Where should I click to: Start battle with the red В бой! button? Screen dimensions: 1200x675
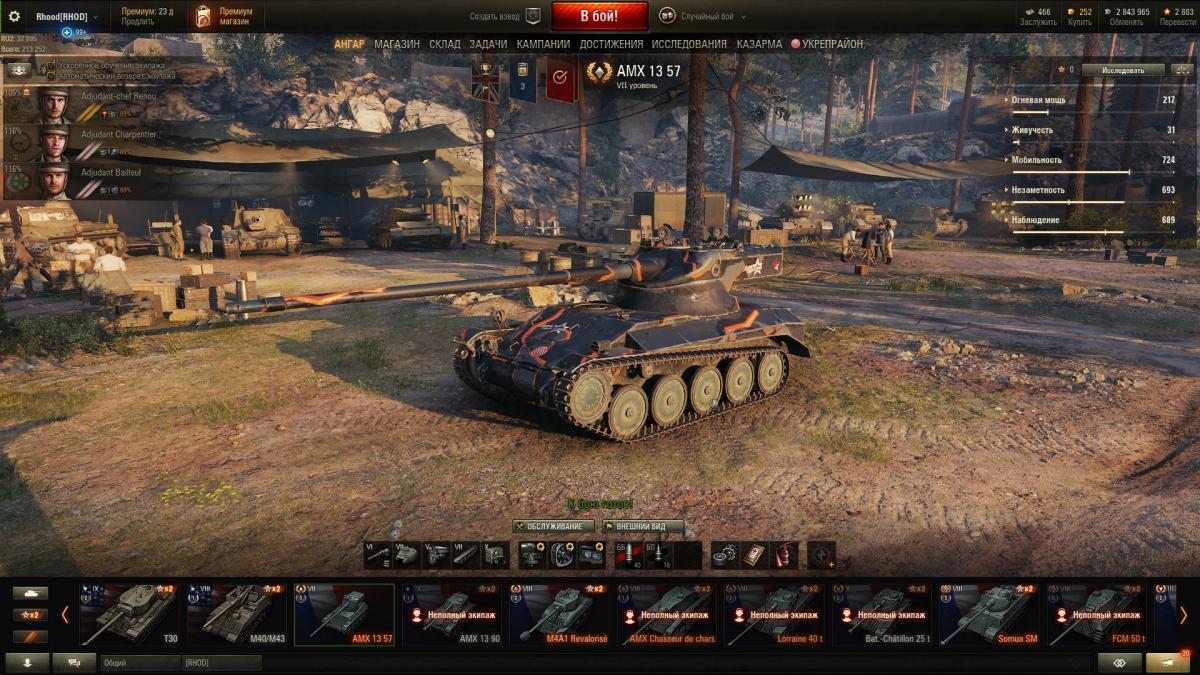(x=599, y=16)
